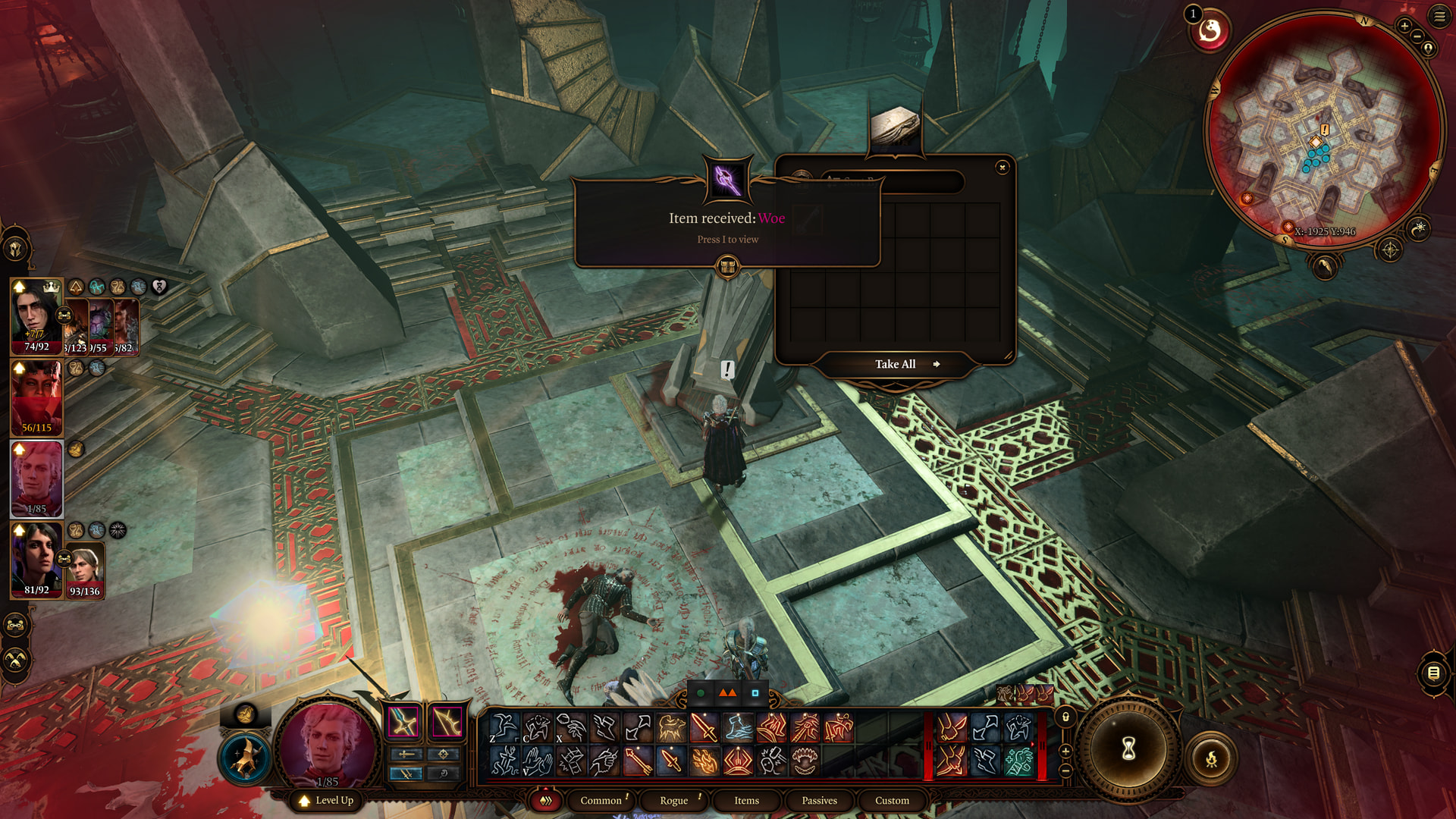Click the red-haired character's large hotbar portrait
Viewport: 1456px width, 819px height.
coord(328,745)
